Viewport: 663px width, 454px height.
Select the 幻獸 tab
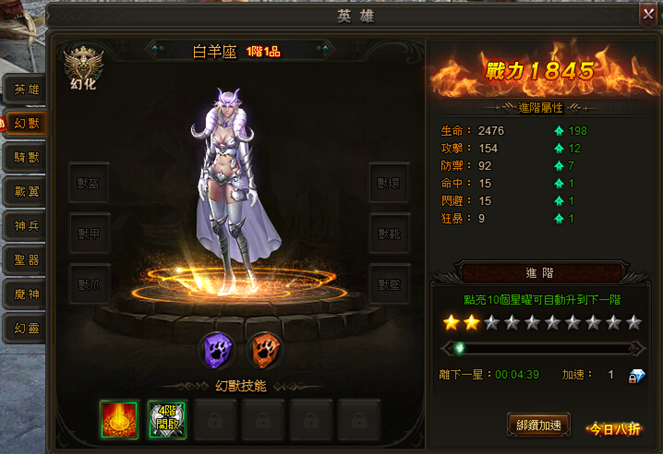click(x=26, y=123)
